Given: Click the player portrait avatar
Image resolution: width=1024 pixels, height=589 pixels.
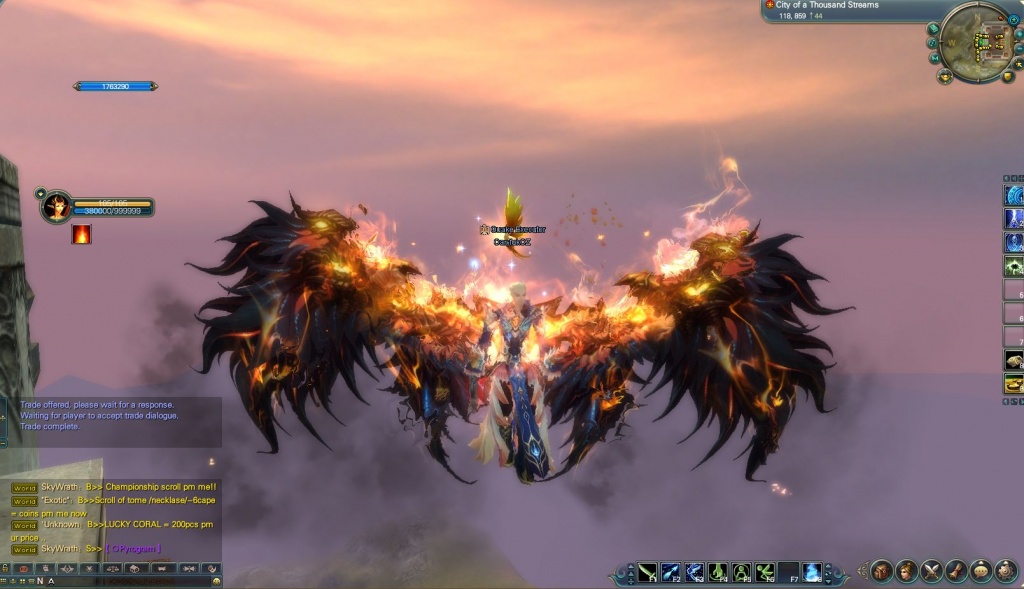Looking at the screenshot, I should click(56, 206).
